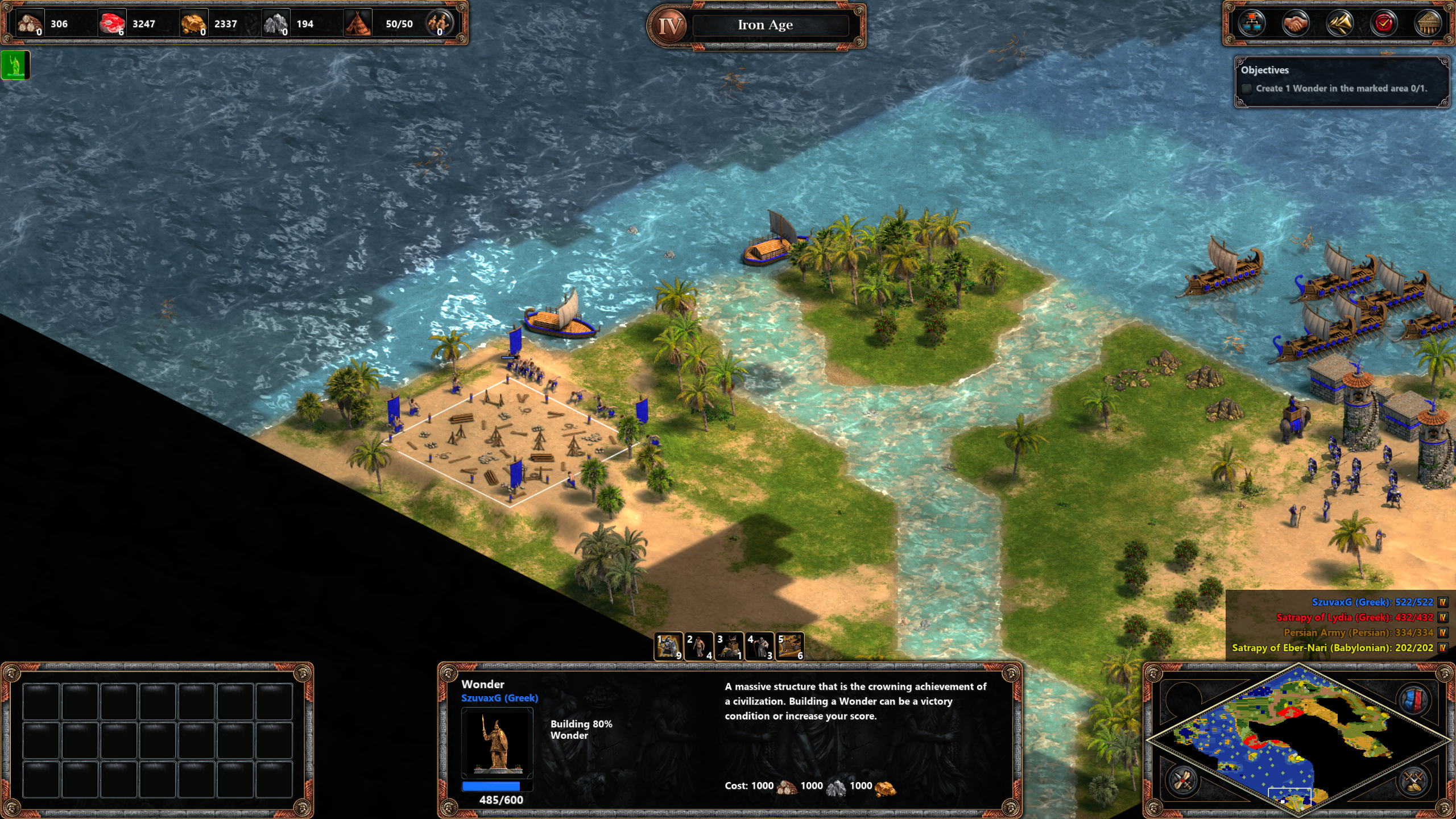The image size is (1456, 819).
Task: Click the Iron Age indicator banner
Action: [765, 25]
